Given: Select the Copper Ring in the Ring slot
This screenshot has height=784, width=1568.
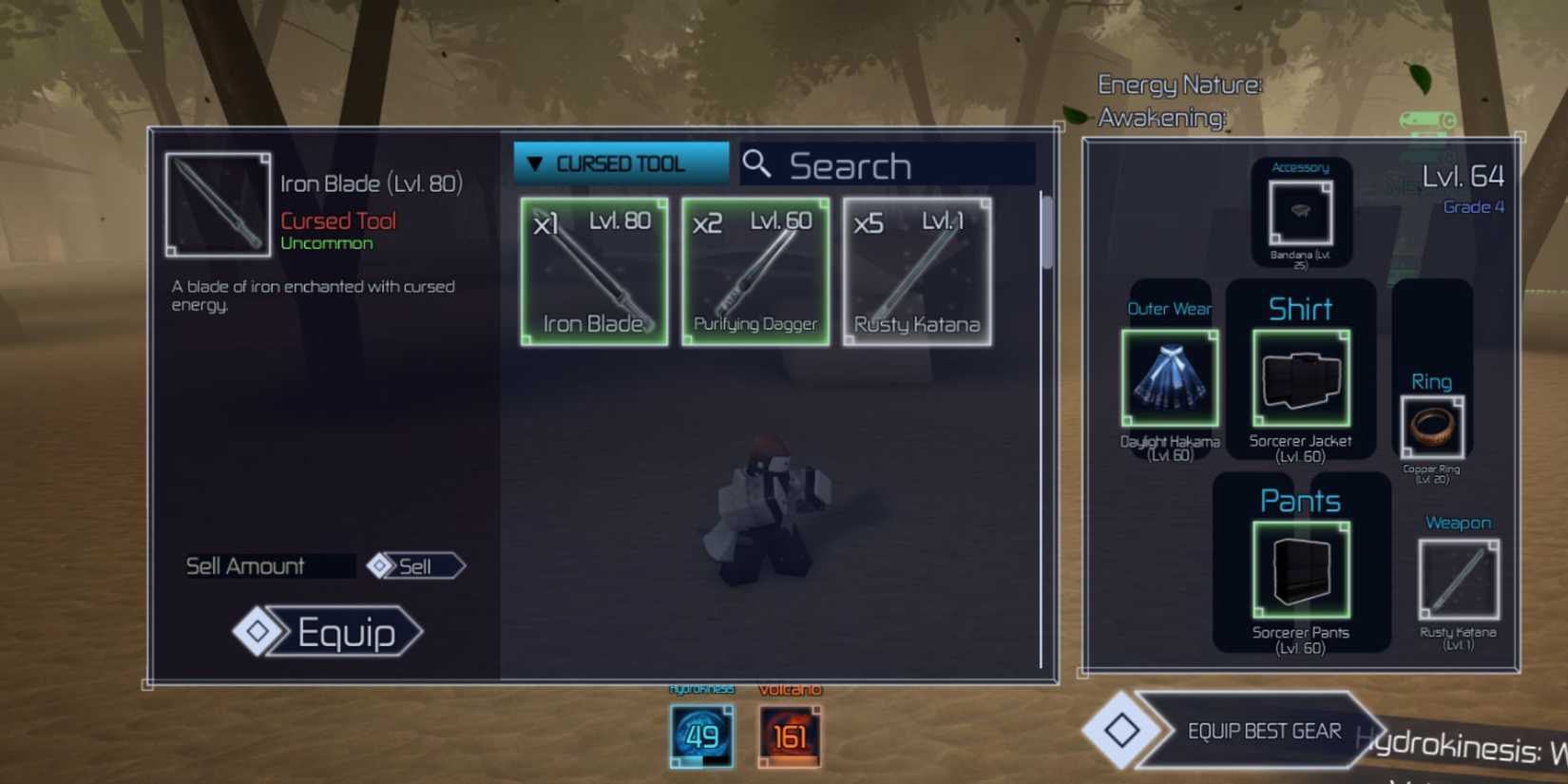Looking at the screenshot, I should 1431,428.
